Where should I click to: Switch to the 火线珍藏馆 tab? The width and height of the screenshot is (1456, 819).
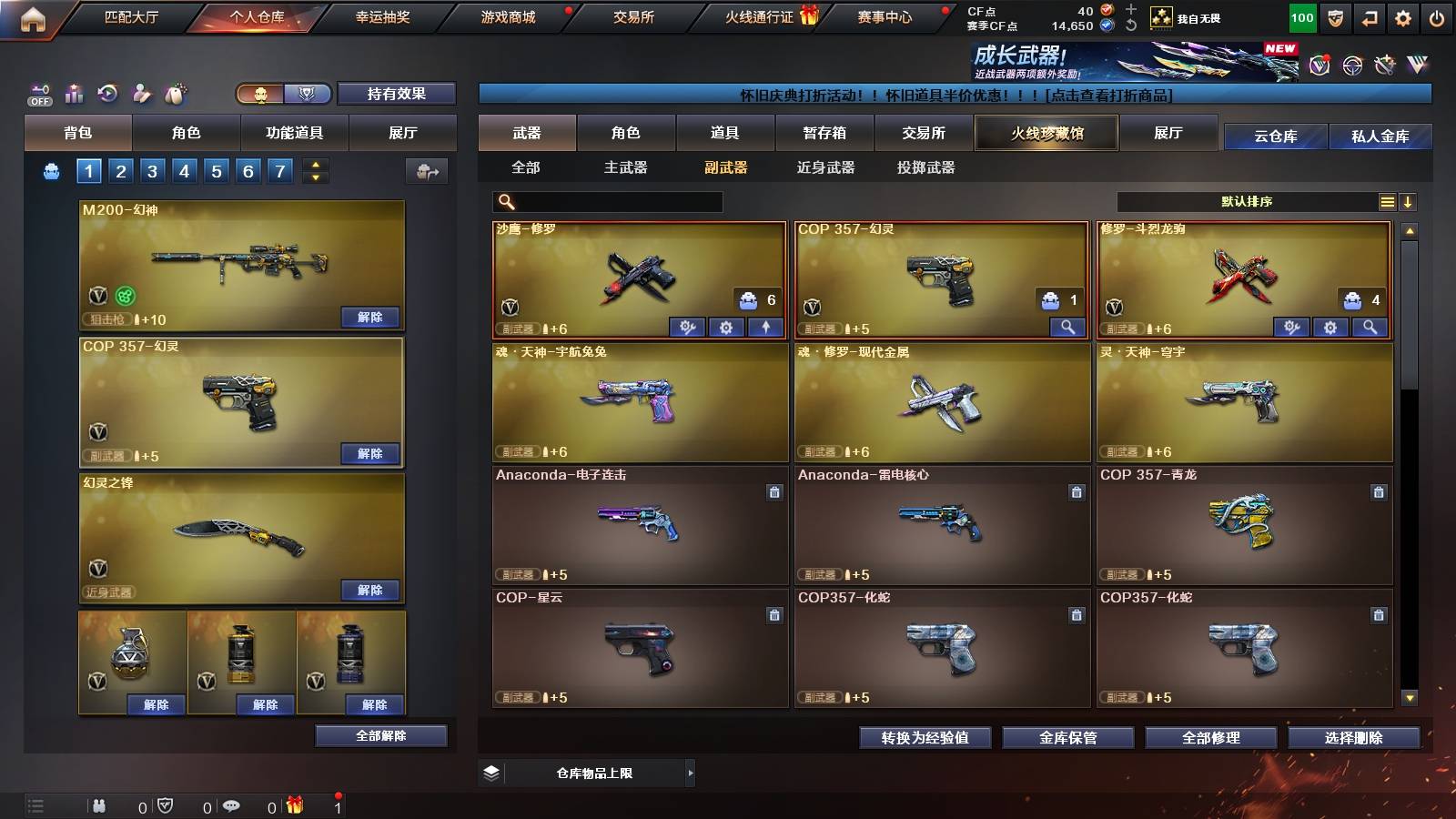point(1046,133)
